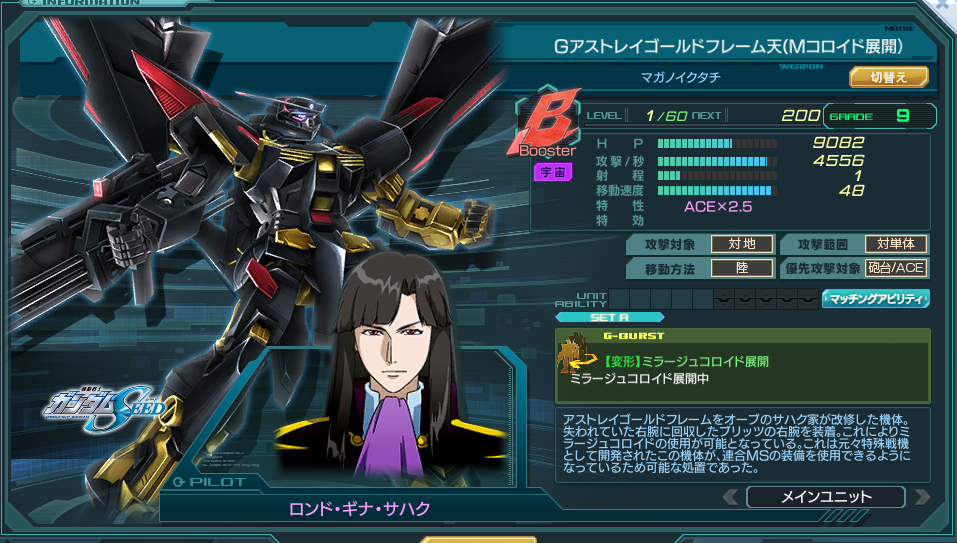
Task: Open the マッチングアビリティ panel
Action: point(875,298)
